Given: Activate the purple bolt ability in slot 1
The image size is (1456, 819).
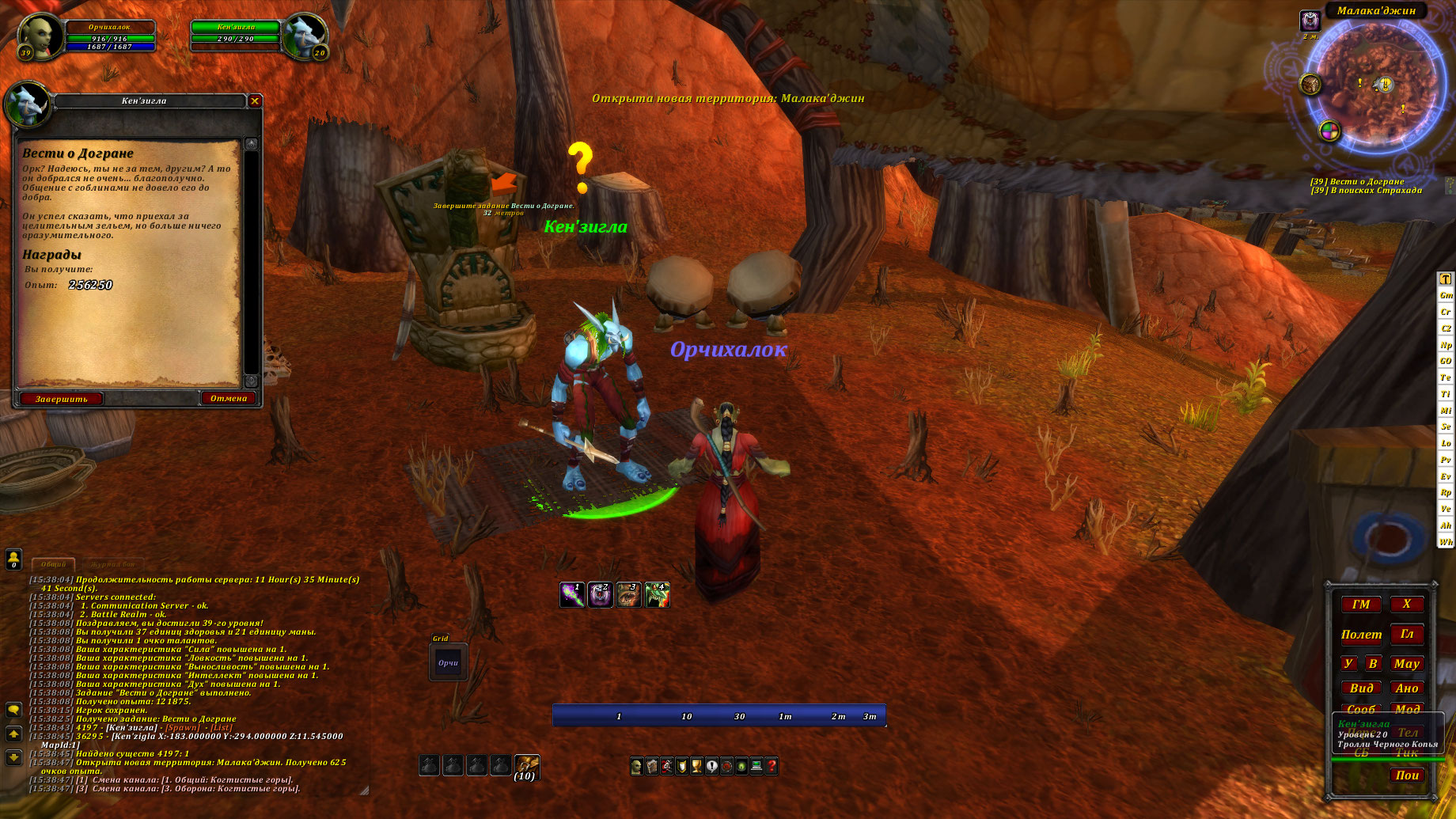Looking at the screenshot, I should click(571, 594).
